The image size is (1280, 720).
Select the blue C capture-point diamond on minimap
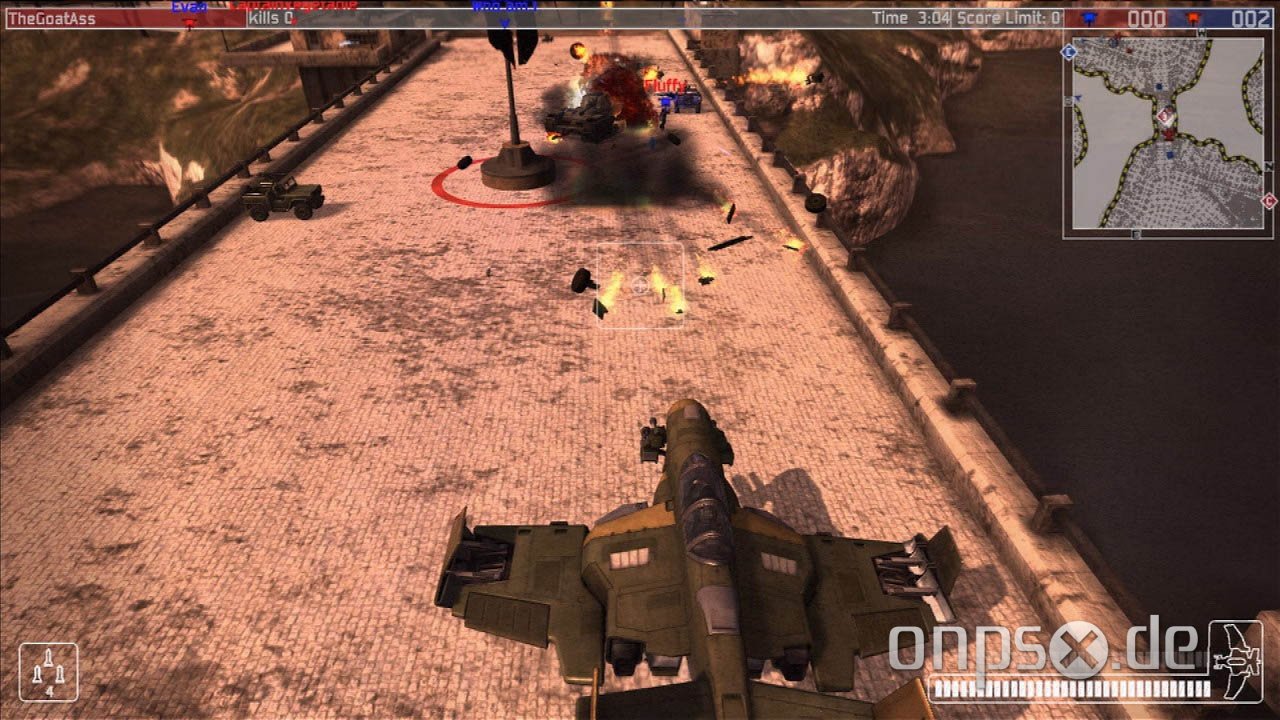click(x=1068, y=52)
